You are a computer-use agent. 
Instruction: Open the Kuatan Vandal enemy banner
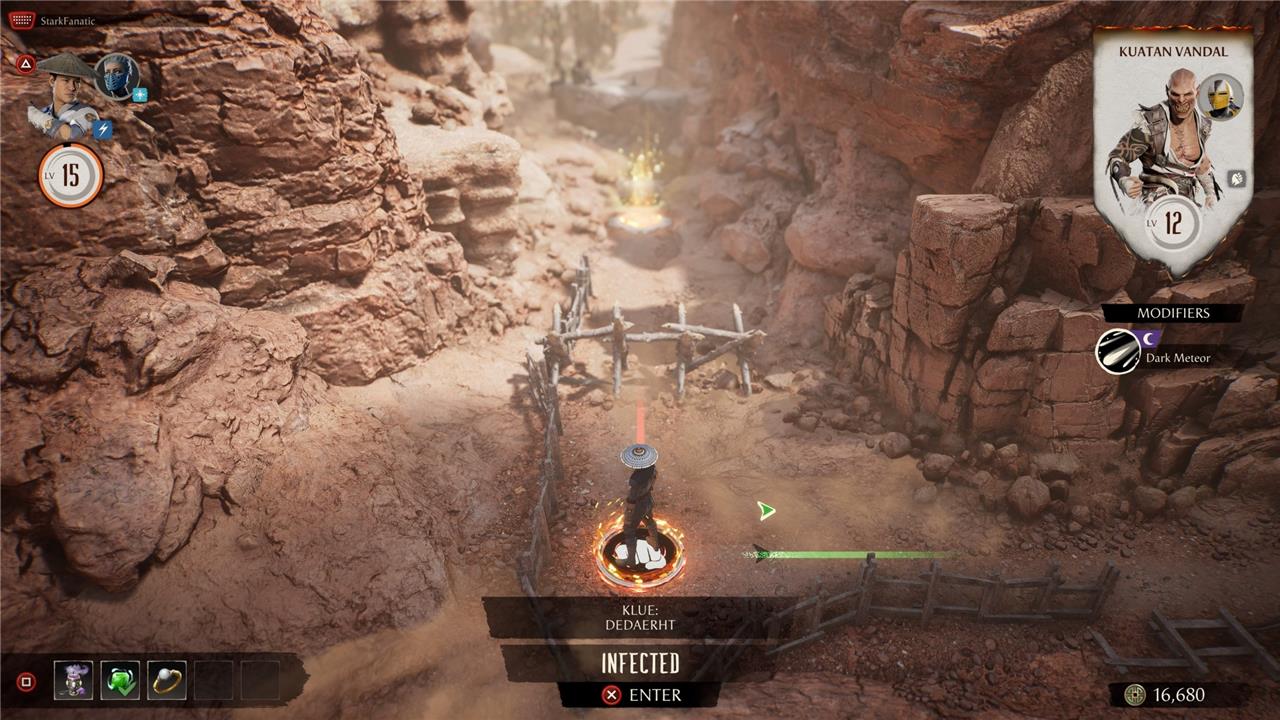pyautogui.click(x=1173, y=150)
